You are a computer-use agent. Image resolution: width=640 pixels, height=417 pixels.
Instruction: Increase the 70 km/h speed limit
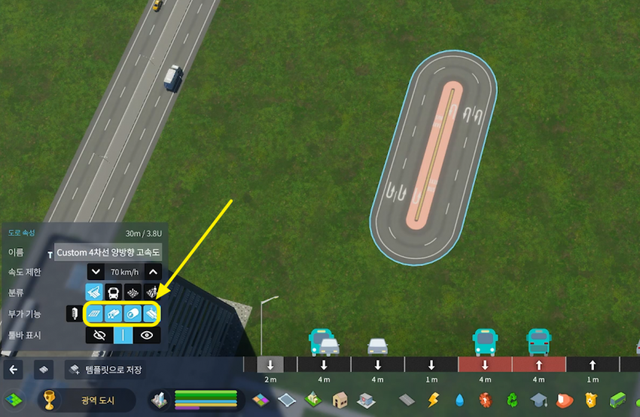(x=153, y=272)
